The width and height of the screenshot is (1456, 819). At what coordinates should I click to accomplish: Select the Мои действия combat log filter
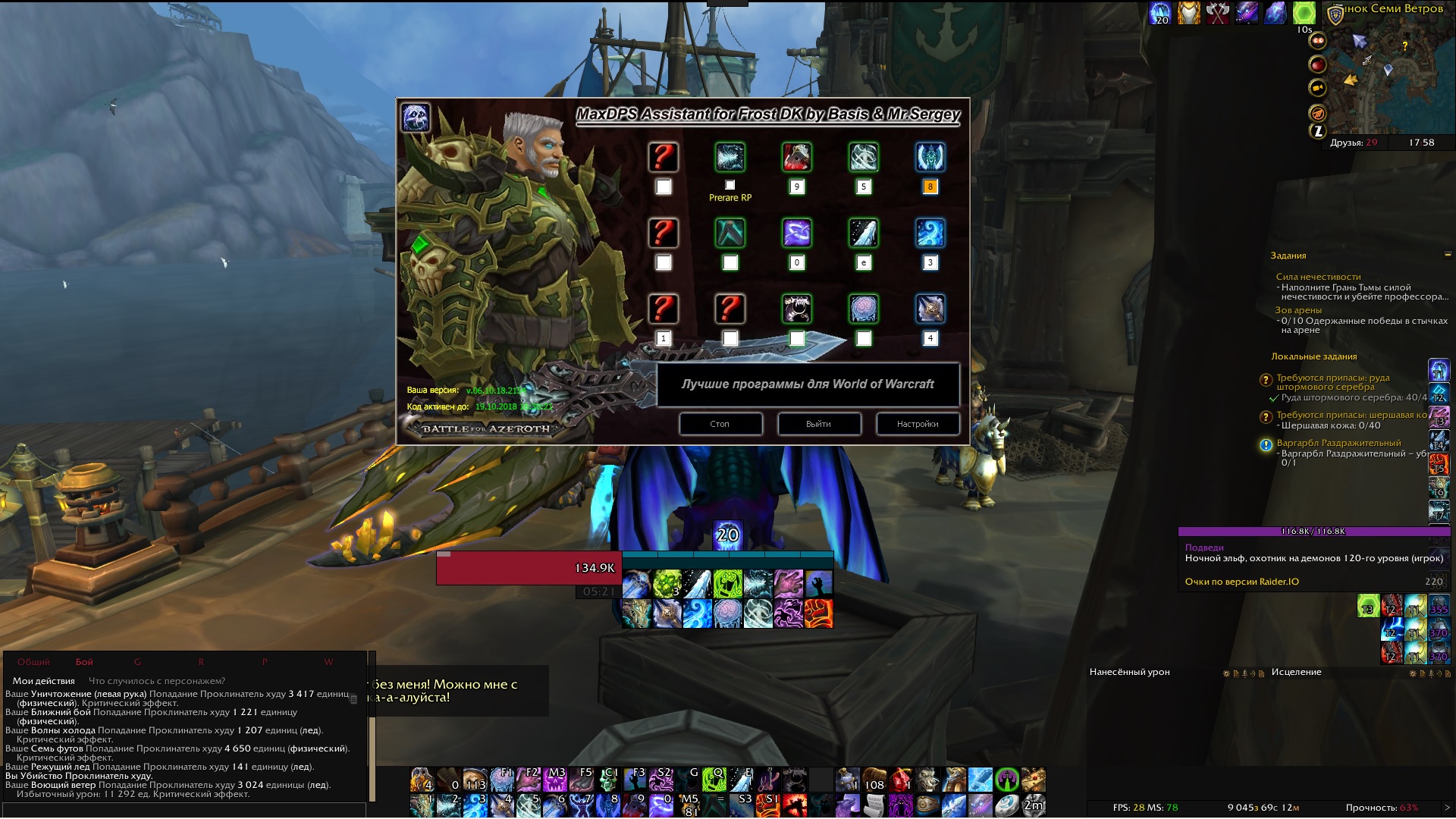44,681
